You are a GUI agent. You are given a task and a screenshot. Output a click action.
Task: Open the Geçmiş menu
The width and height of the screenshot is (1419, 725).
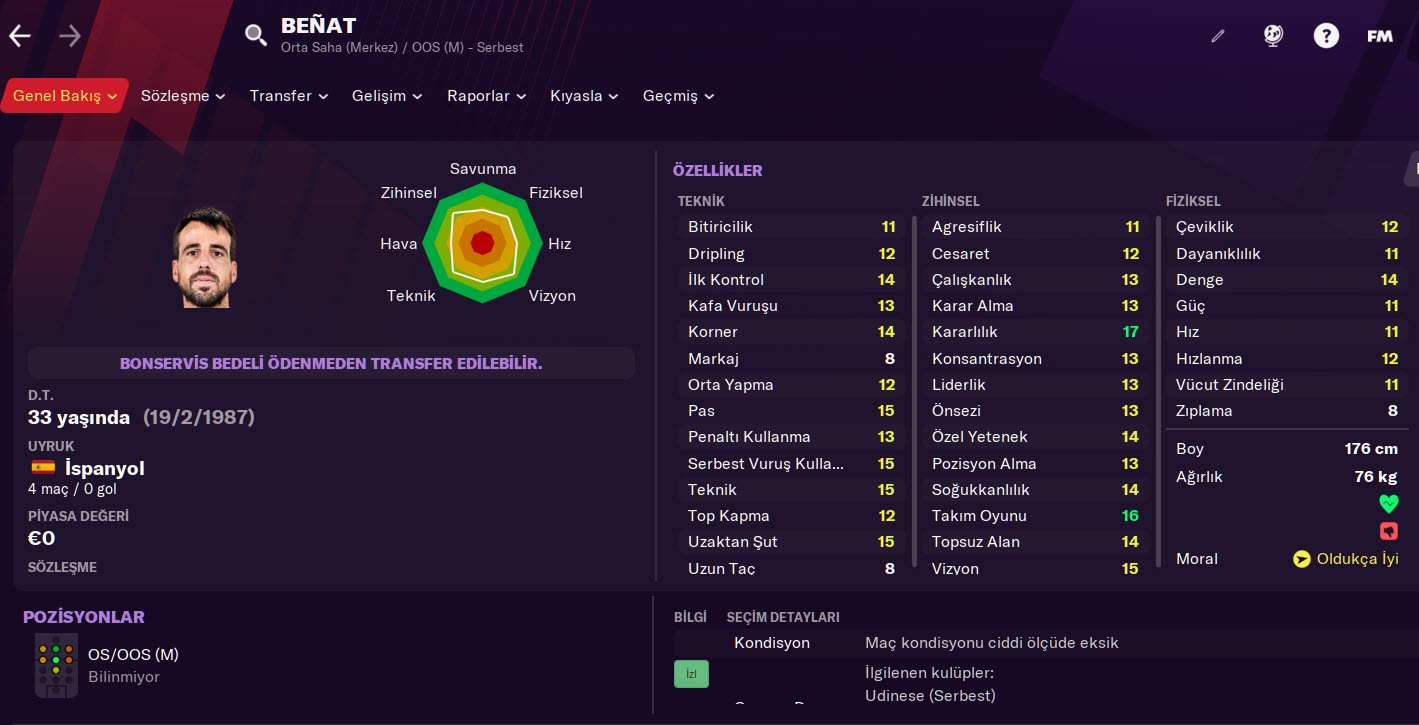tap(678, 96)
